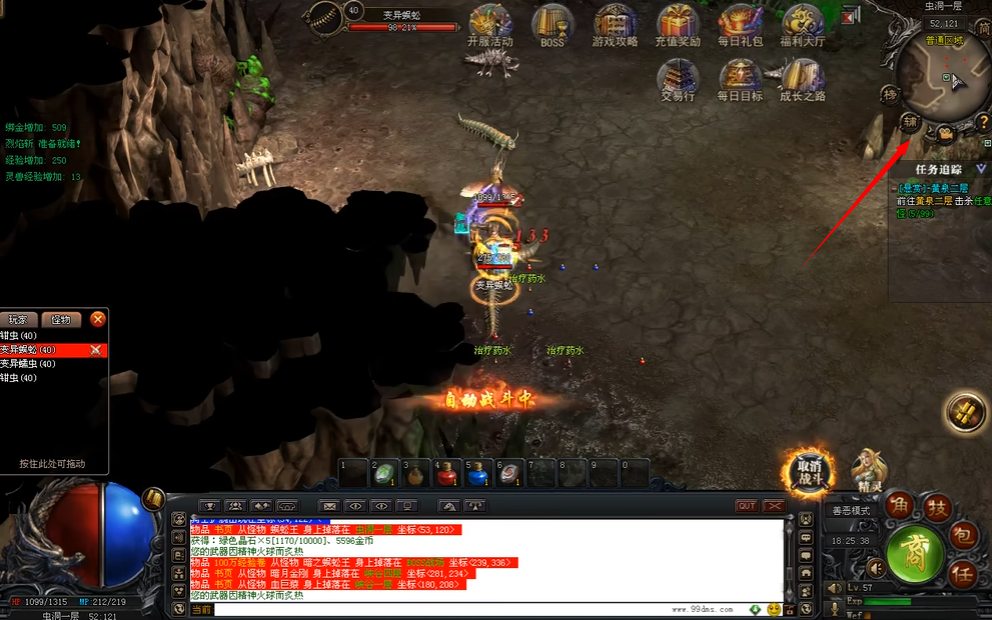Open the 精灵 spirit portrait
Image resolution: width=992 pixels, height=620 pixels.
(x=869, y=470)
